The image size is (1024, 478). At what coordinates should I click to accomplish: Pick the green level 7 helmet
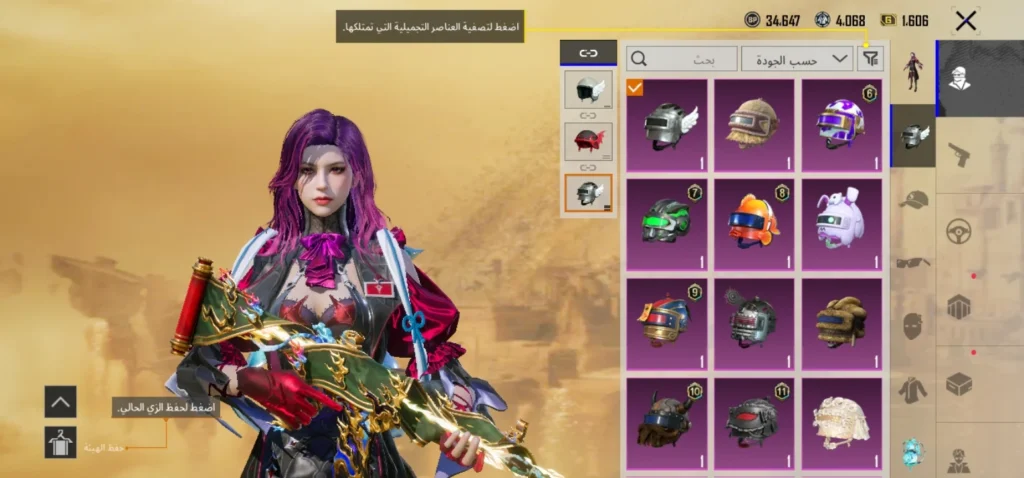667,224
